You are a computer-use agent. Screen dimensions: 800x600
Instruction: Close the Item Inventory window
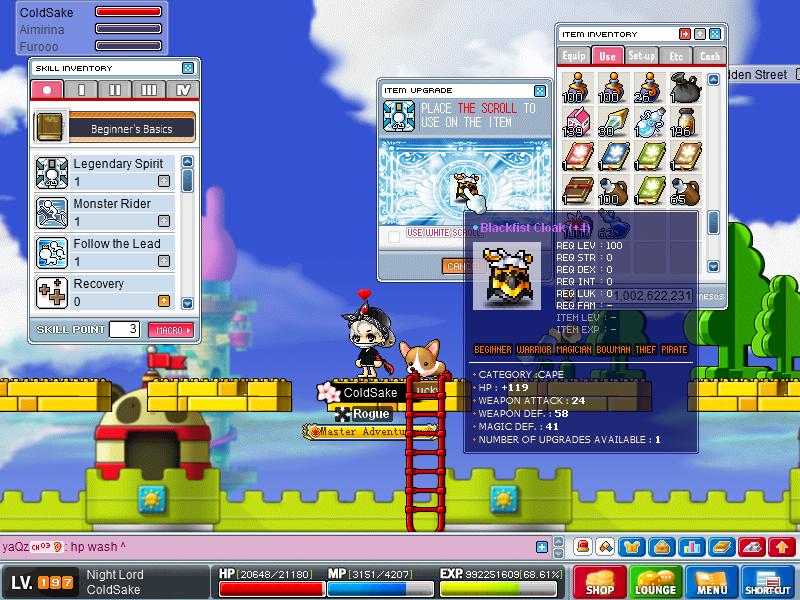point(717,34)
